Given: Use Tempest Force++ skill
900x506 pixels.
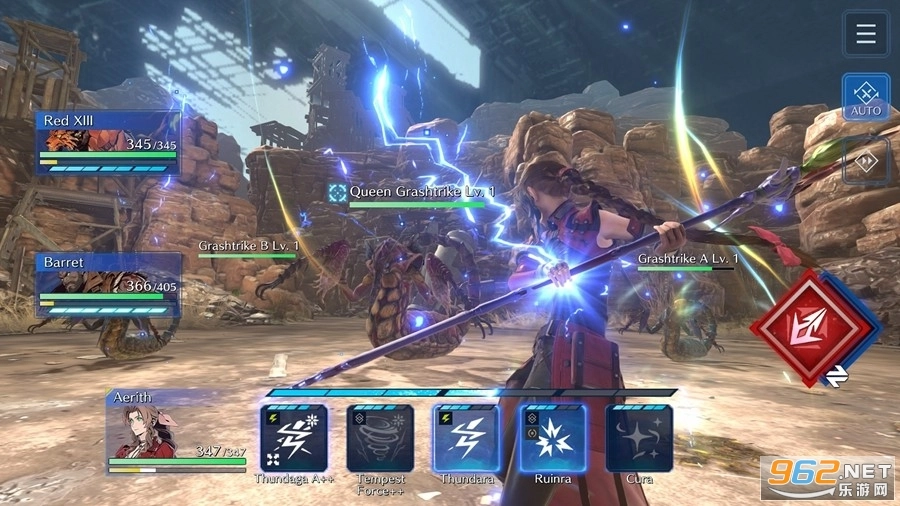Looking at the screenshot, I should pyautogui.click(x=380, y=438).
